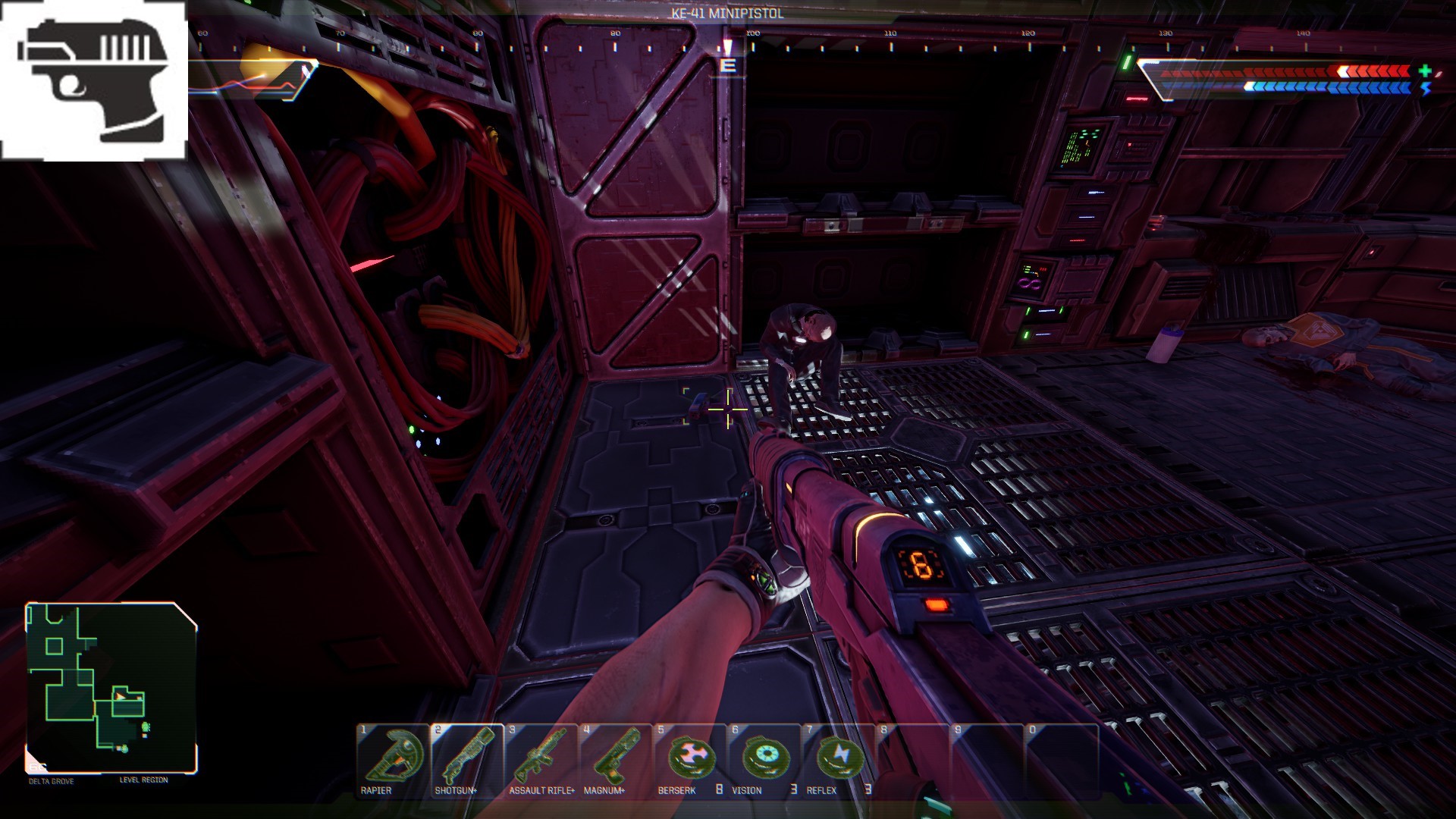Viewport: 1456px width, 819px height.
Task: Select the Rapier hotbar slot
Action: (393, 758)
